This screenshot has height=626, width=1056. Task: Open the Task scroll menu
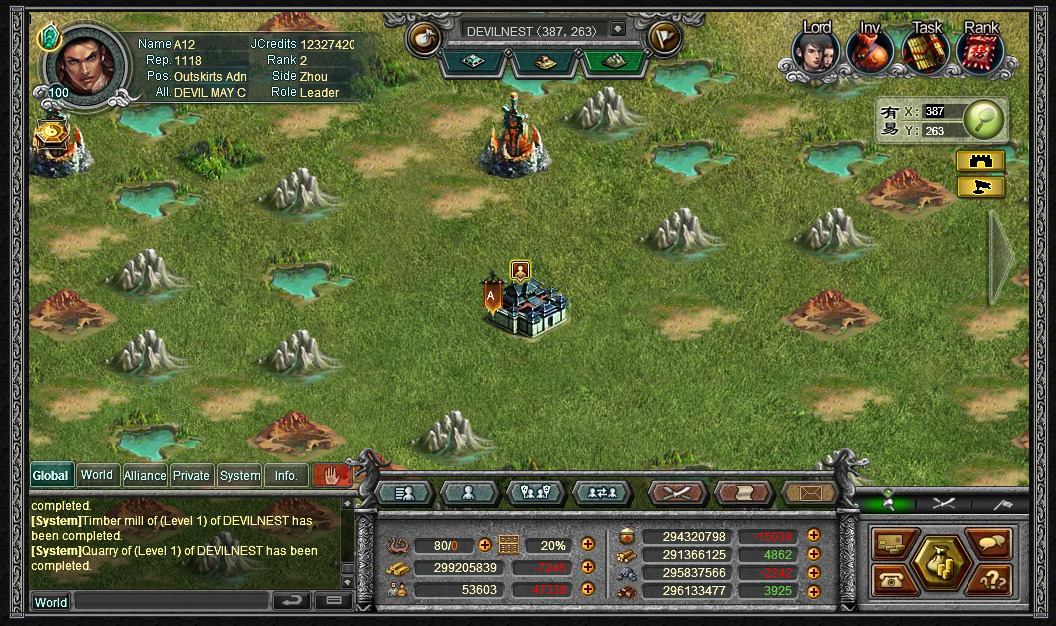click(925, 52)
